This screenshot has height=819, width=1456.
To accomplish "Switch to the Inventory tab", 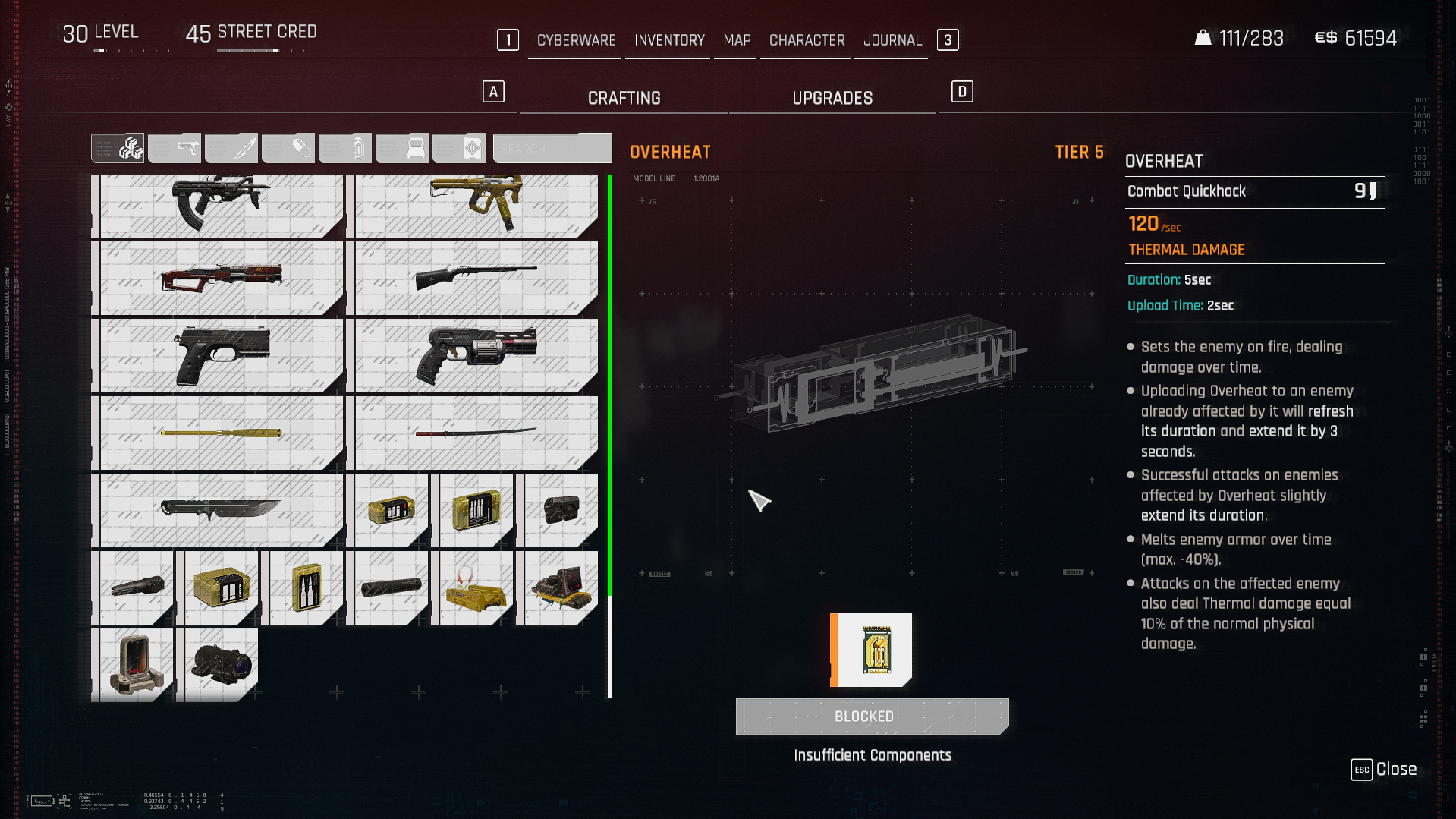I will pyautogui.click(x=669, y=40).
